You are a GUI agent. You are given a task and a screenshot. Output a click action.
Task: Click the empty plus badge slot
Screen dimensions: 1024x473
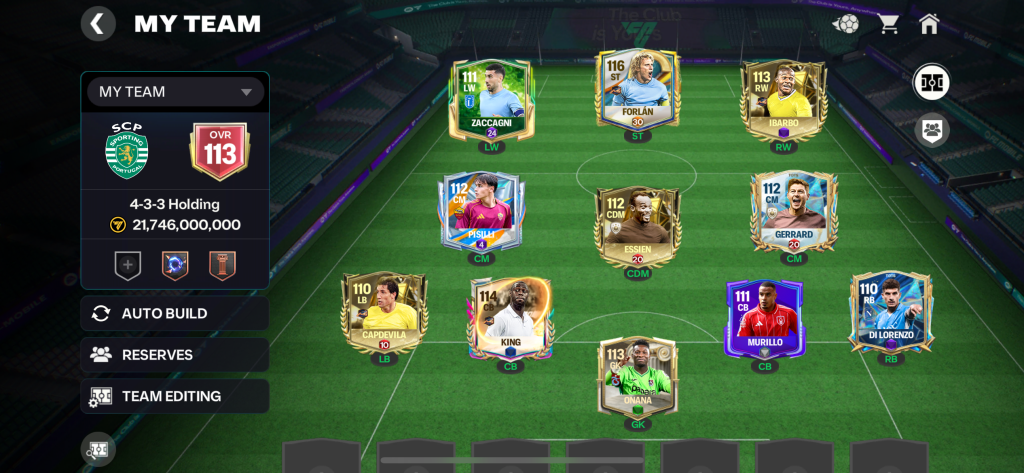[129, 265]
